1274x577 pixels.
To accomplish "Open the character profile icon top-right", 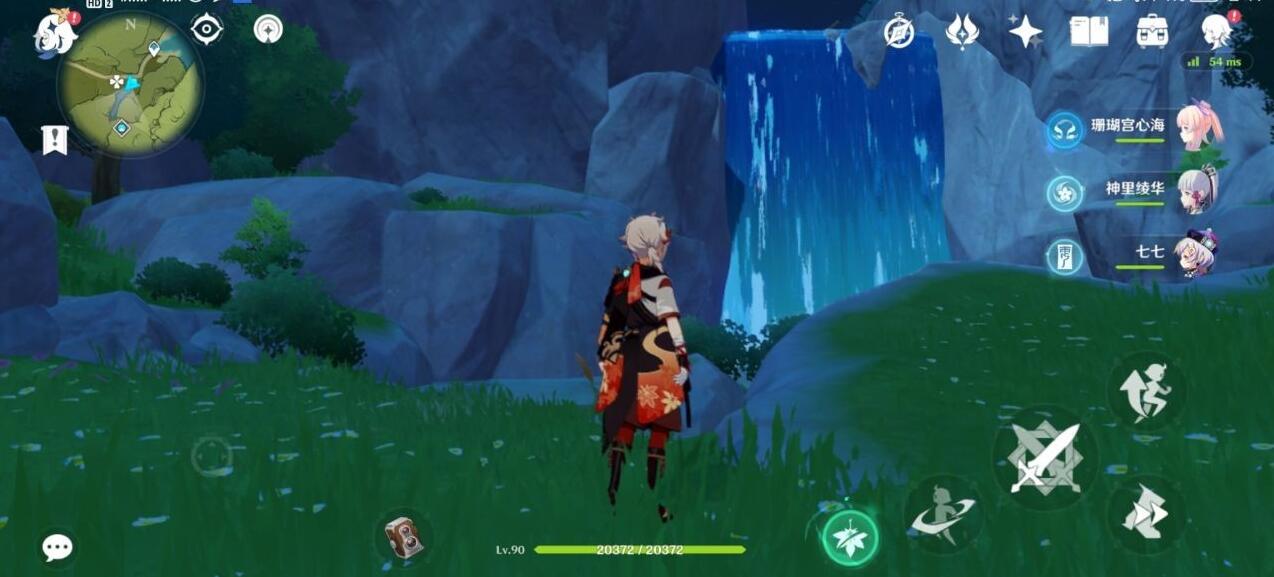I will (x=1216, y=32).
